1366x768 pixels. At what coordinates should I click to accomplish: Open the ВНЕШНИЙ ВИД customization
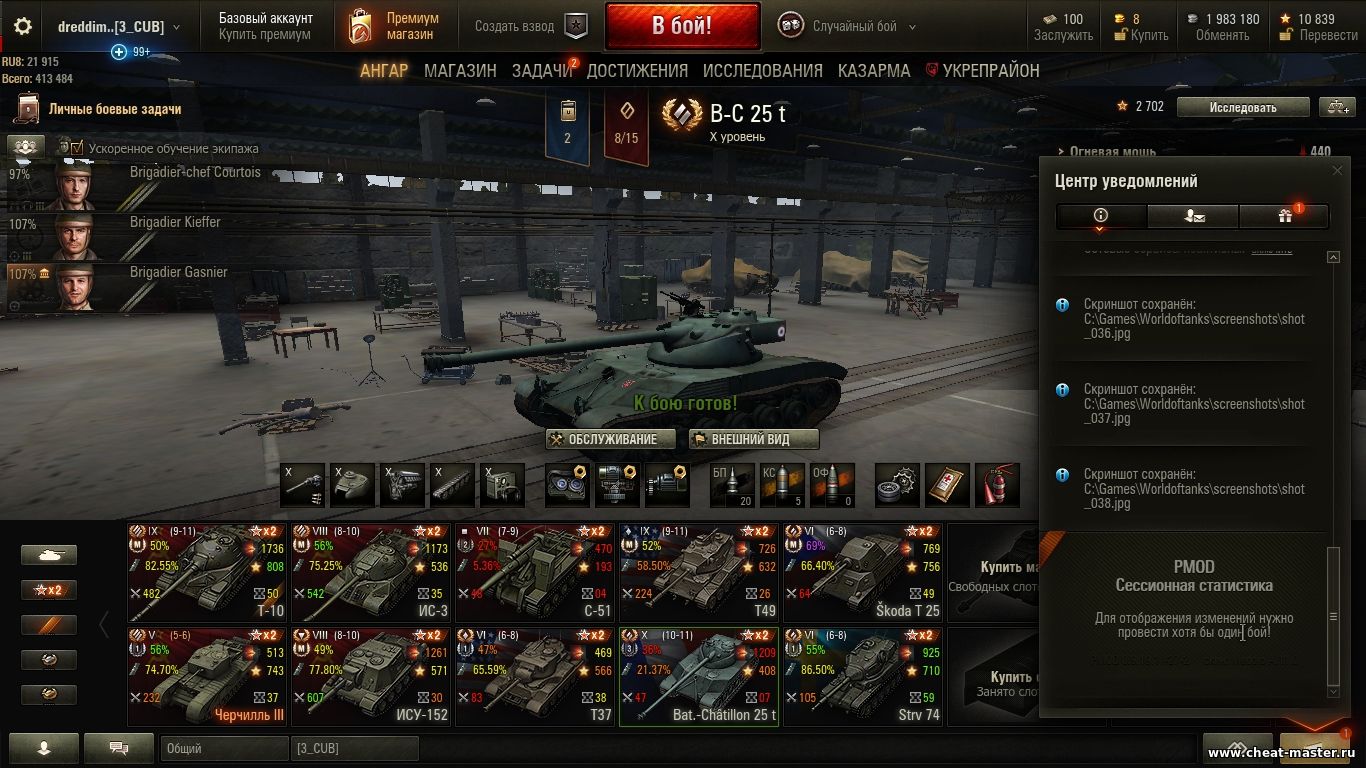(753, 439)
